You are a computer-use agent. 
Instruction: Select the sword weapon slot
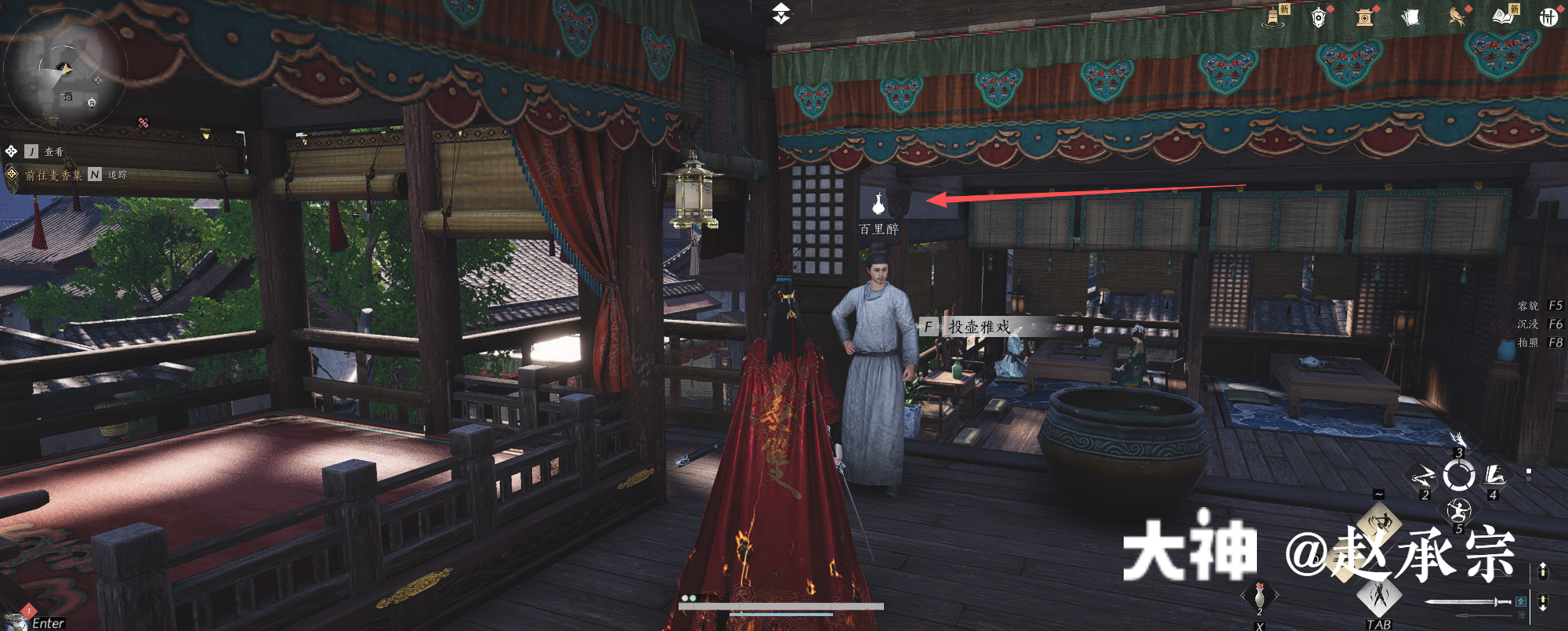(1467, 602)
